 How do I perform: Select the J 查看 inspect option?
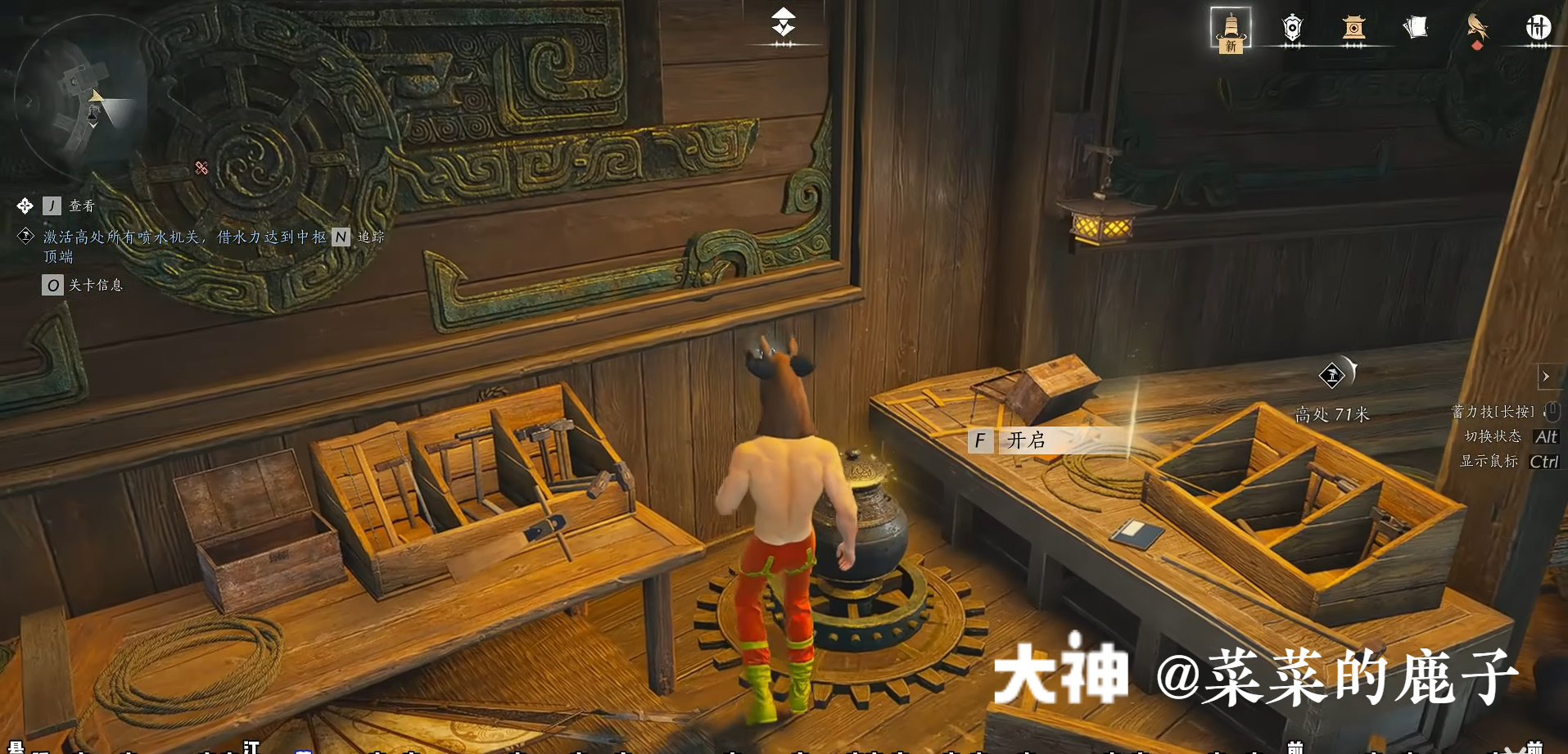[66, 205]
